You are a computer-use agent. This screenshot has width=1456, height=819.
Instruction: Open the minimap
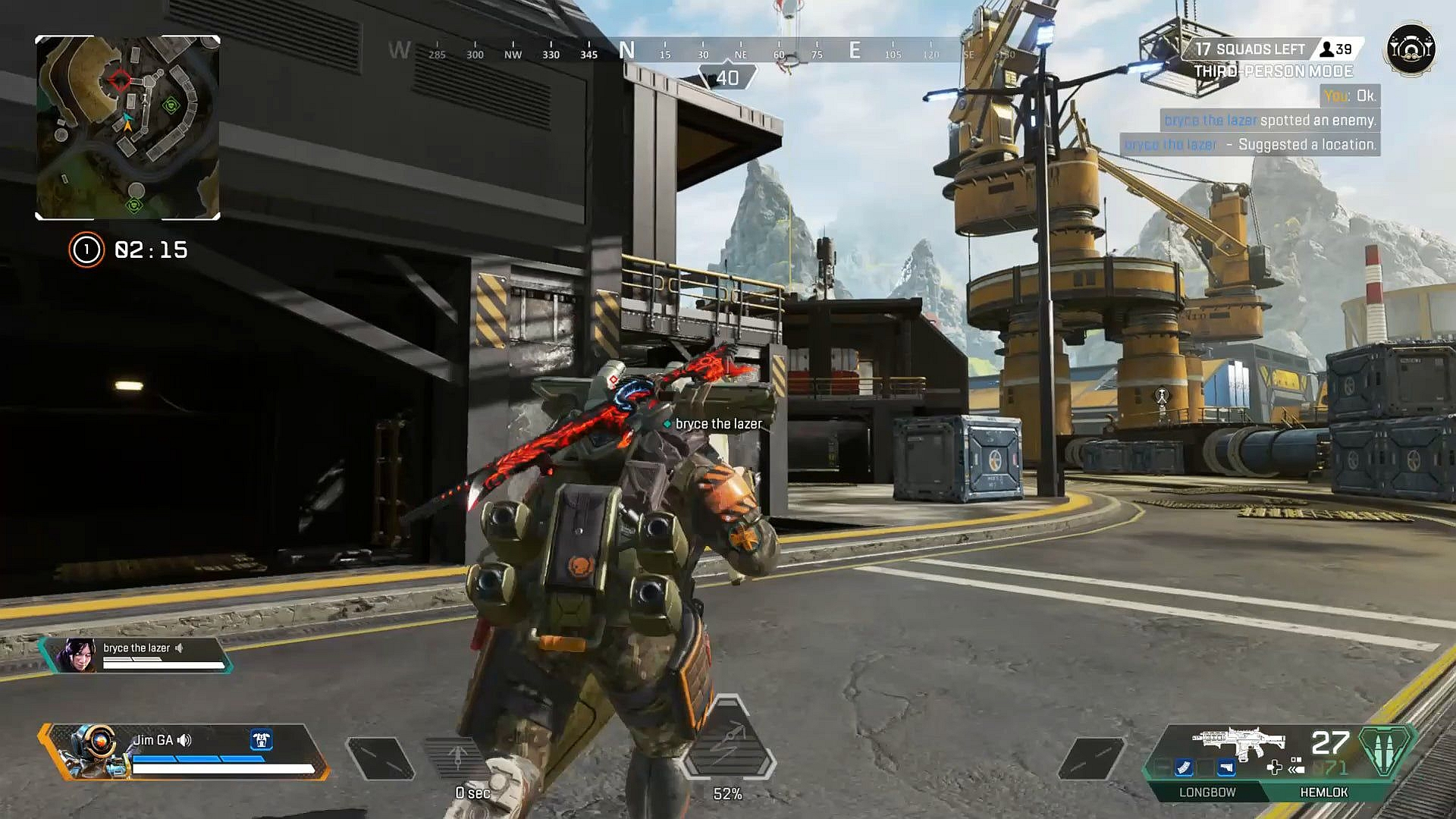pos(127,127)
